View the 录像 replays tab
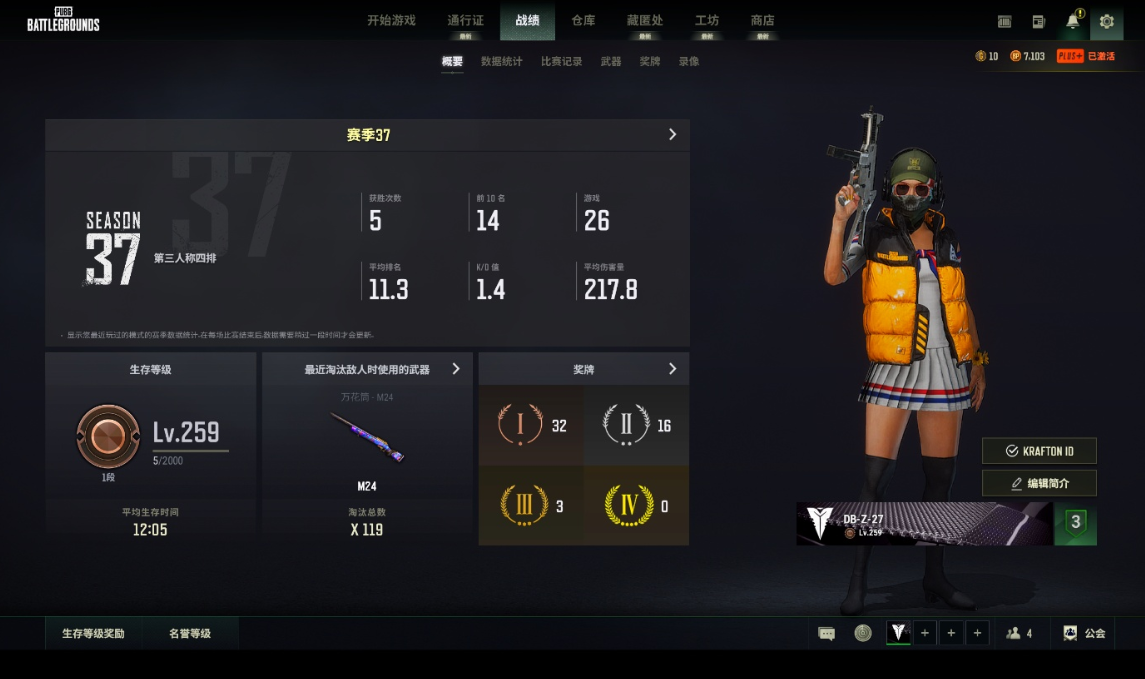Viewport: 1145px width, 679px height. click(689, 62)
